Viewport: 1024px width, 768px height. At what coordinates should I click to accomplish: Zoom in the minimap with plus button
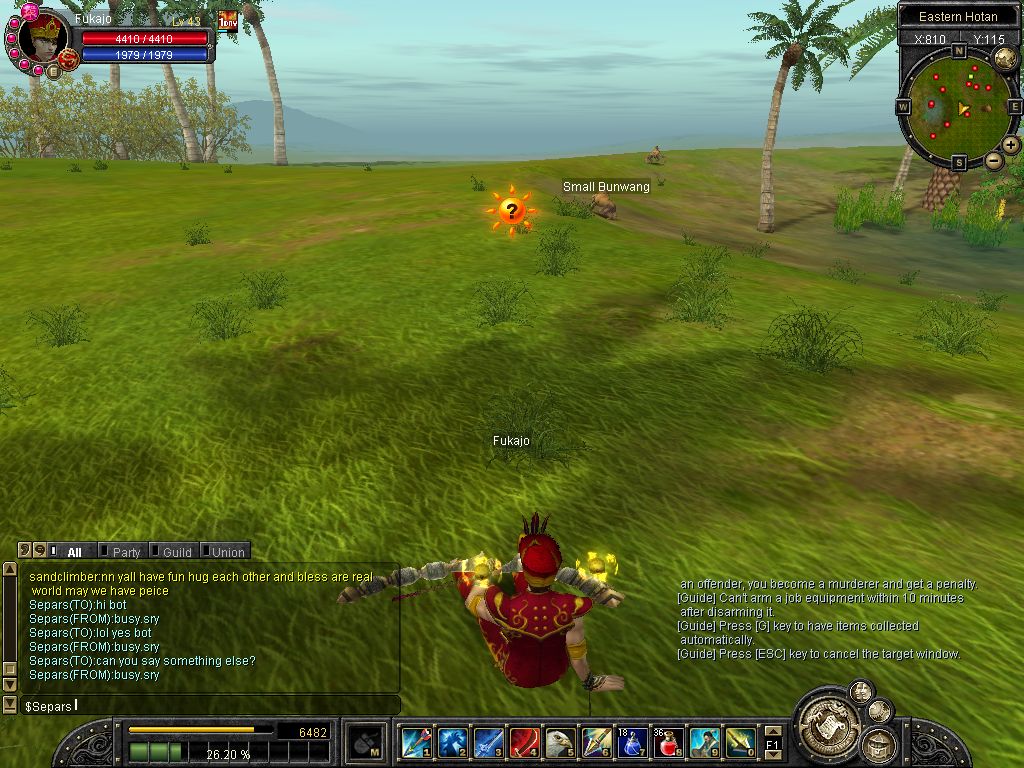[1011, 145]
